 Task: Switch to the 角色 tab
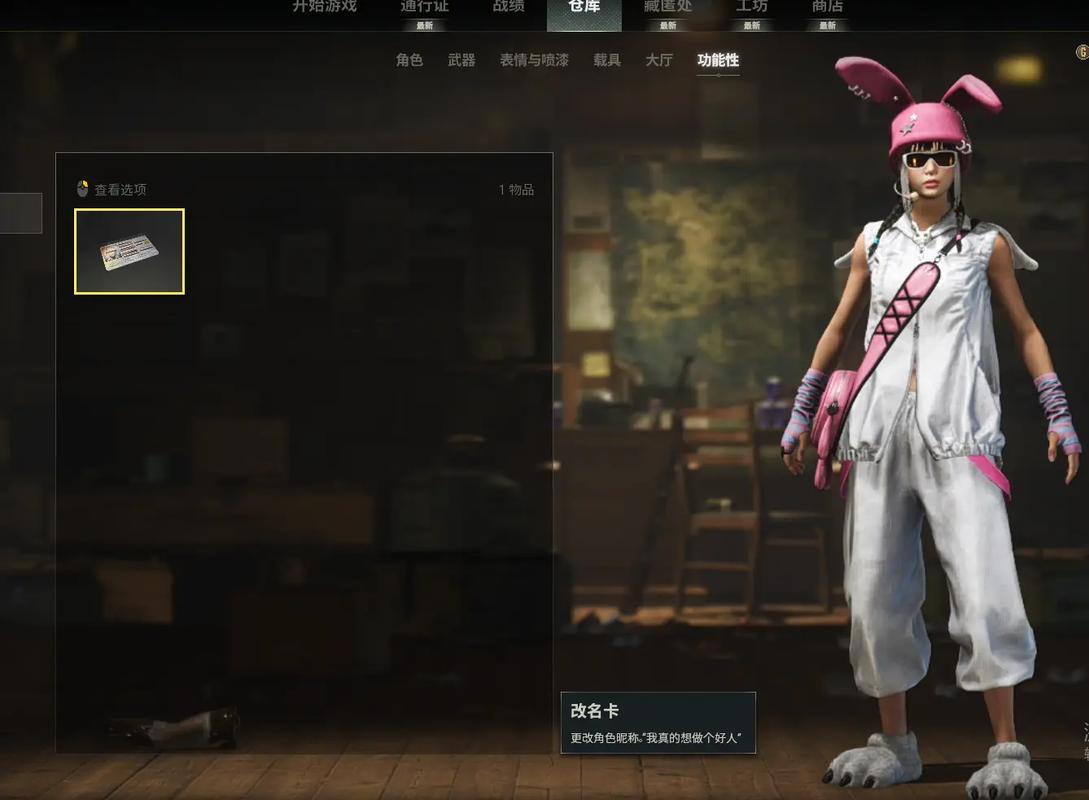[409, 60]
